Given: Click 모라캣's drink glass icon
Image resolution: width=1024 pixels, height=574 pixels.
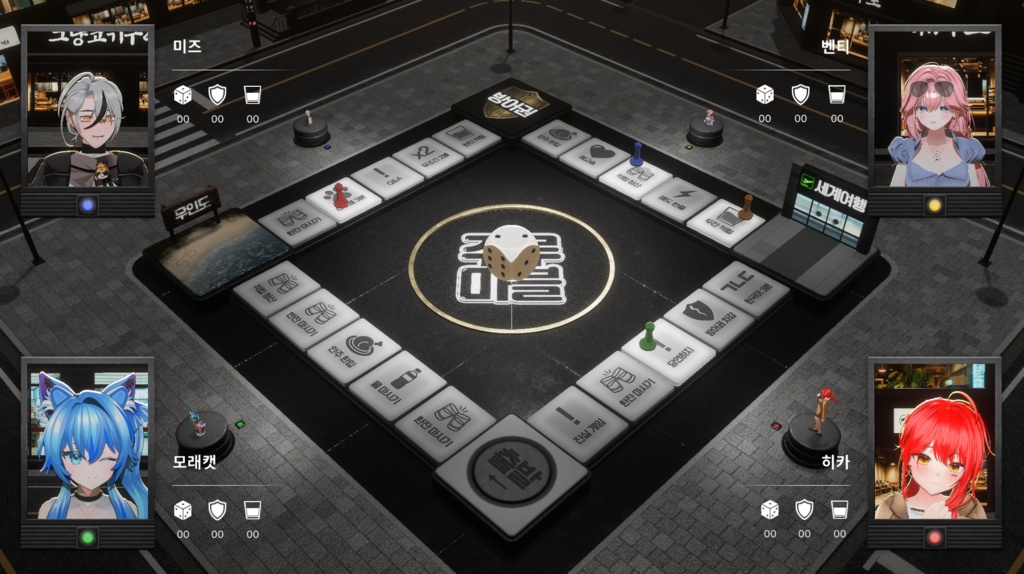Looking at the screenshot, I should pyautogui.click(x=252, y=510).
